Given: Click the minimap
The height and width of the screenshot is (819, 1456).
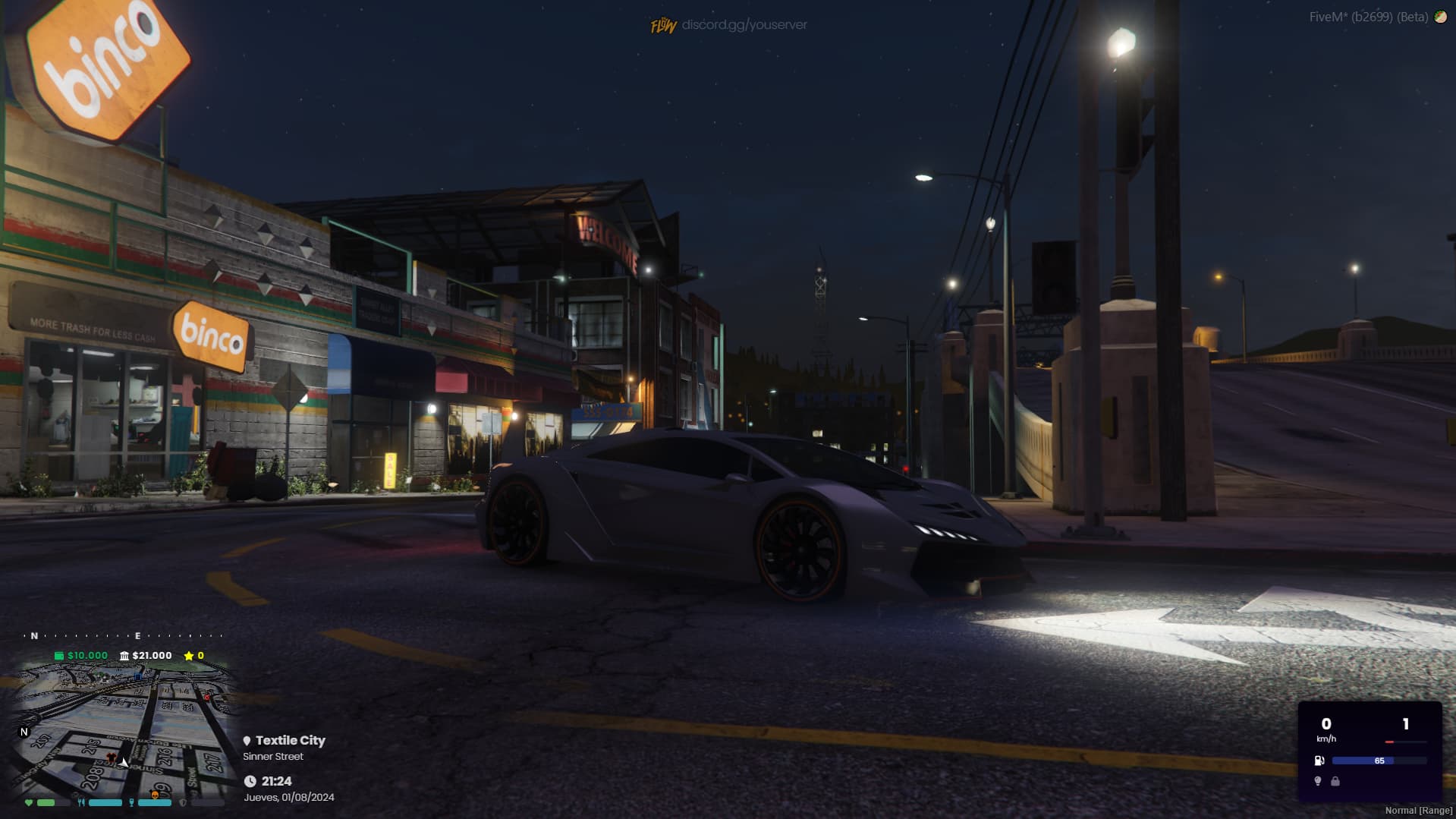Looking at the screenshot, I should pyautogui.click(x=121, y=729).
